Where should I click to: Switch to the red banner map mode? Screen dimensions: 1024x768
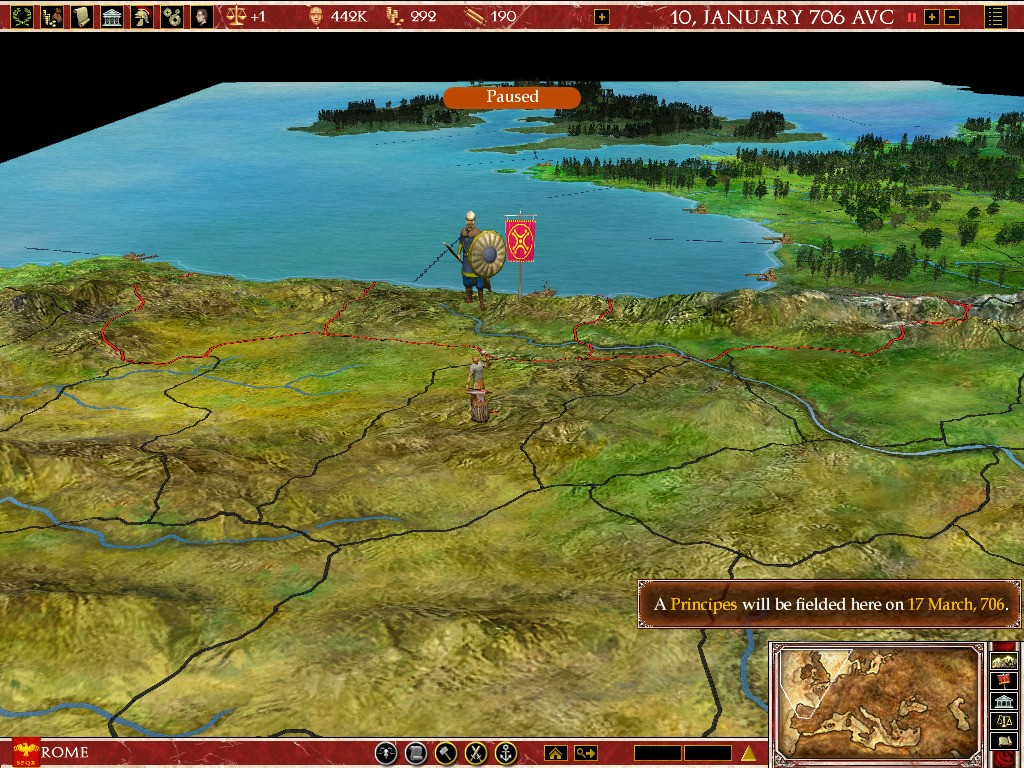pyautogui.click(x=1003, y=680)
